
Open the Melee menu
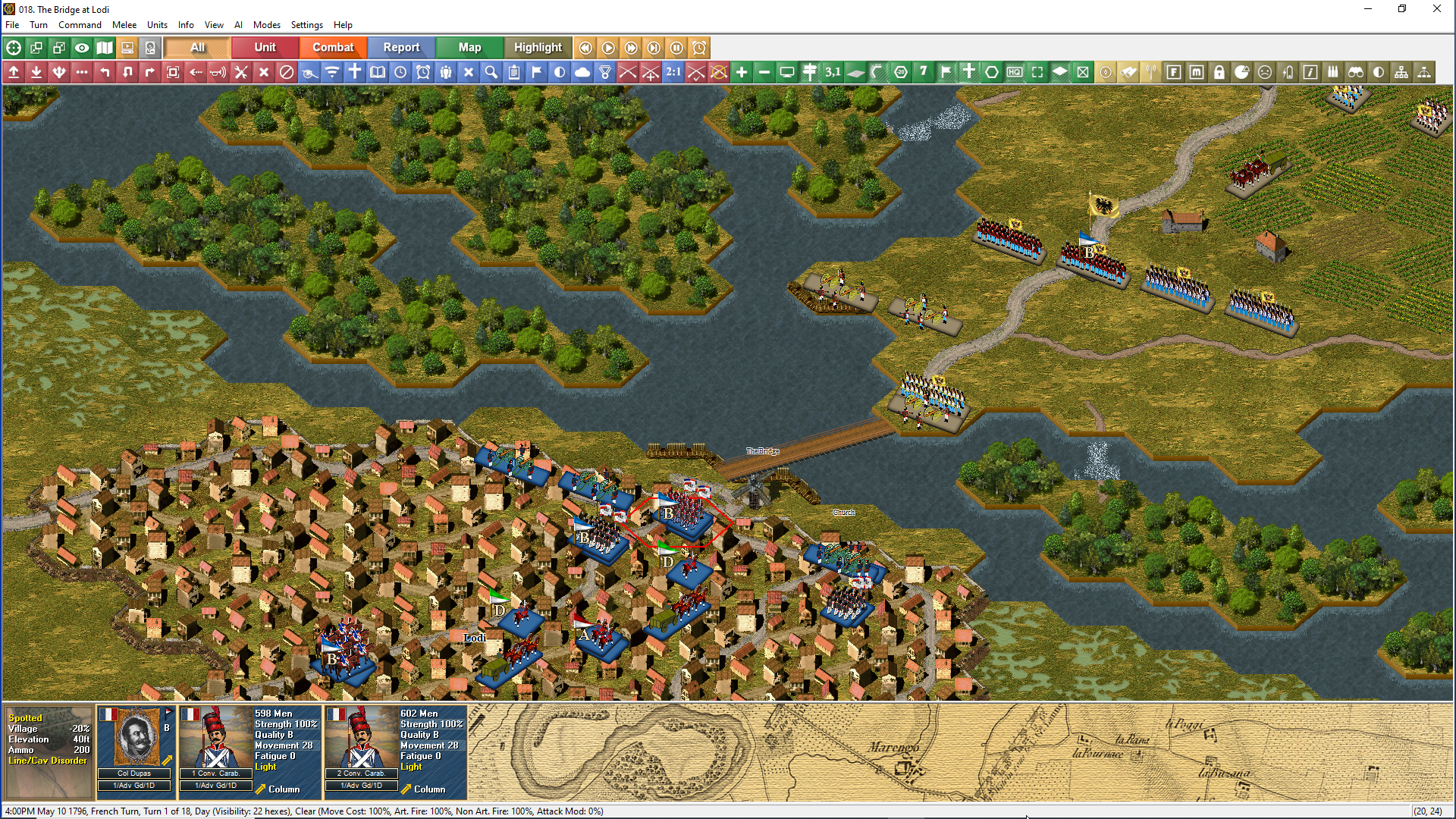point(124,25)
